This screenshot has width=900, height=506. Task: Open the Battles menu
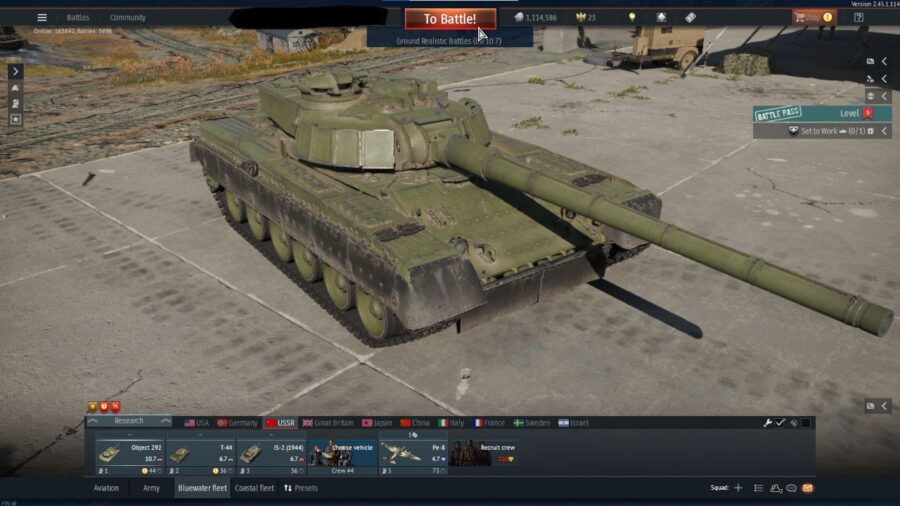78,17
